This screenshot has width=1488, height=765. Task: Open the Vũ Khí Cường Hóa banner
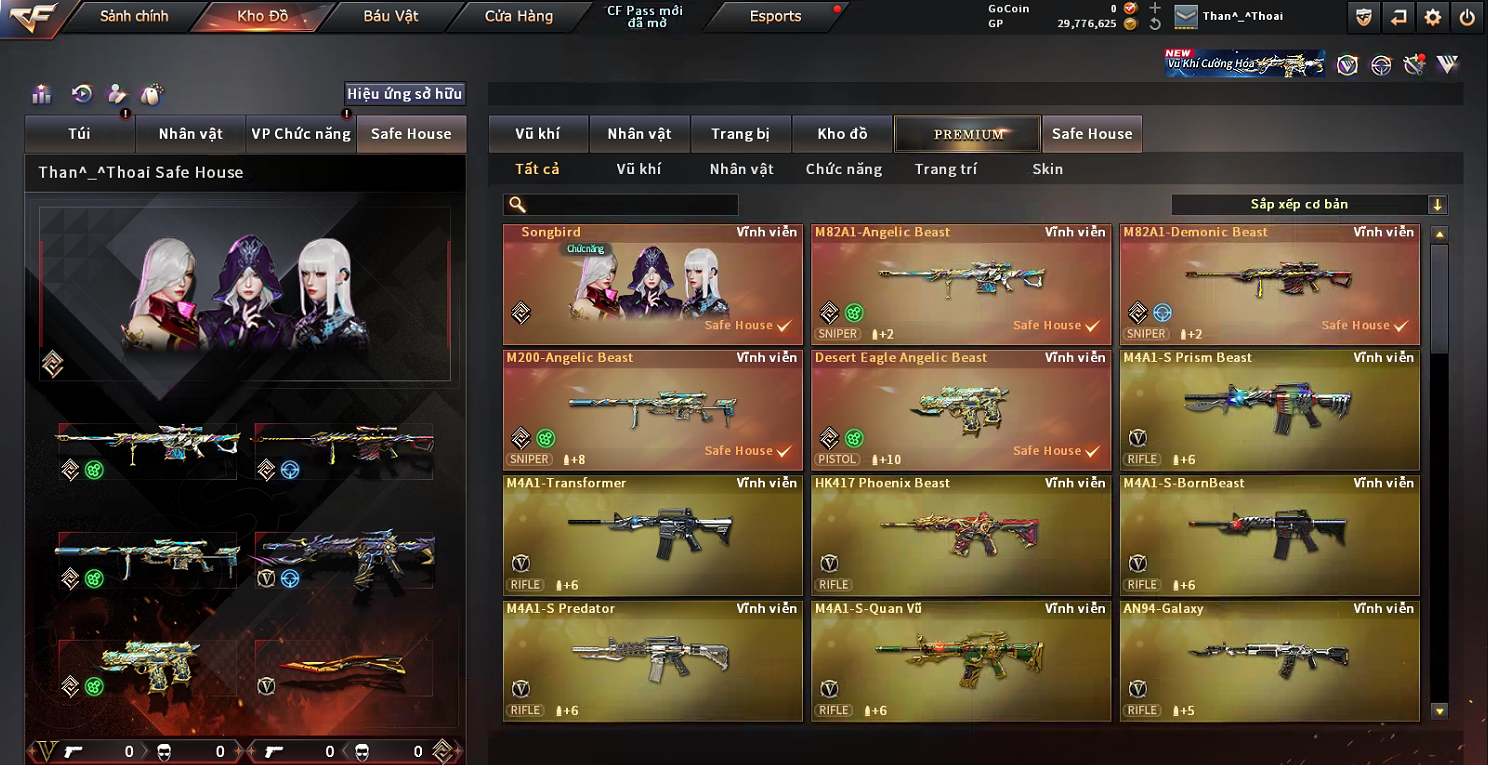point(1245,64)
